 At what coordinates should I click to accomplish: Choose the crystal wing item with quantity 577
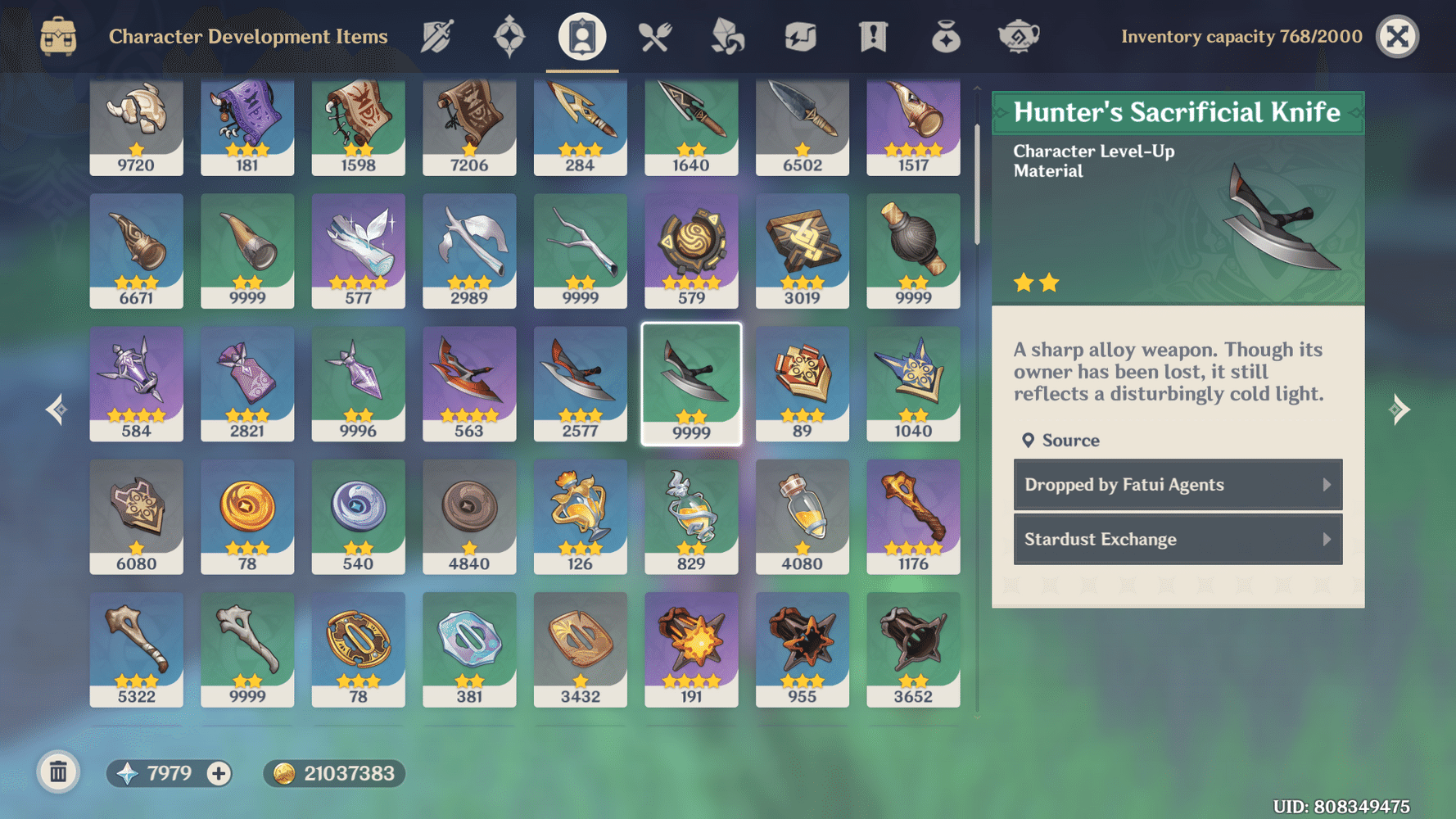358,251
